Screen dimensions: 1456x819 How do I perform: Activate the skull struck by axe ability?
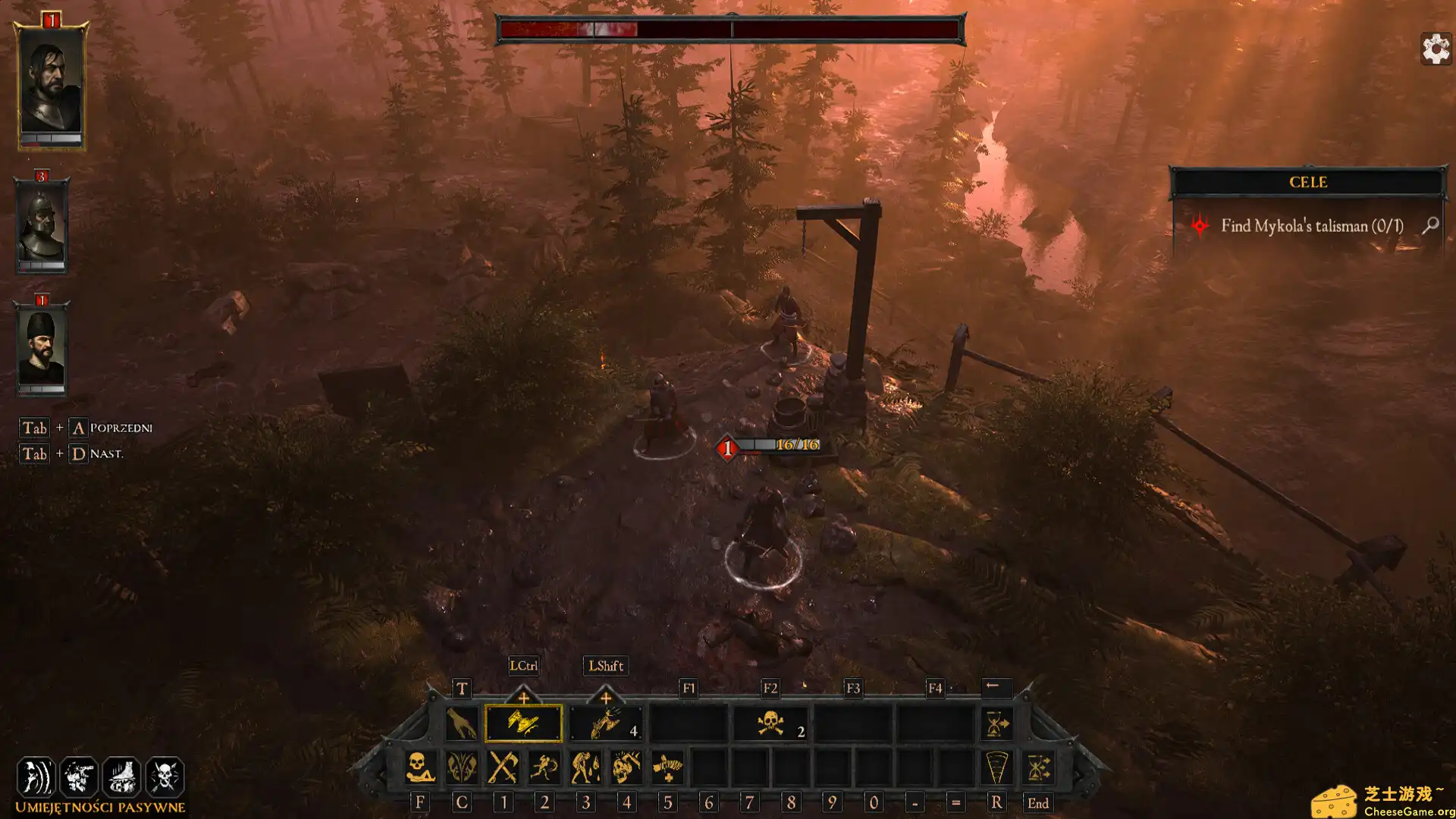pos(626,767)
